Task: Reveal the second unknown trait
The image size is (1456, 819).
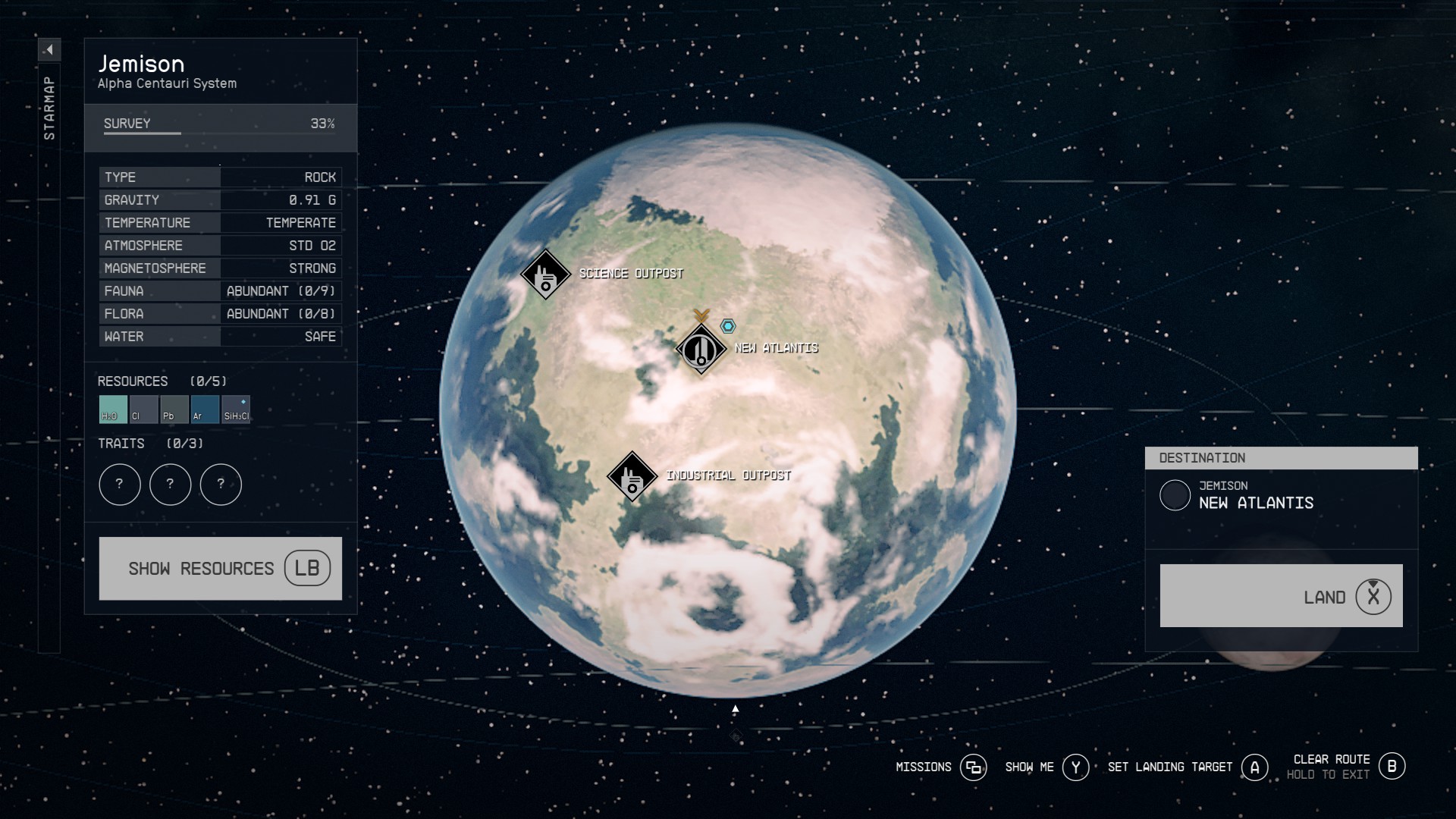Action: (170, 485)
